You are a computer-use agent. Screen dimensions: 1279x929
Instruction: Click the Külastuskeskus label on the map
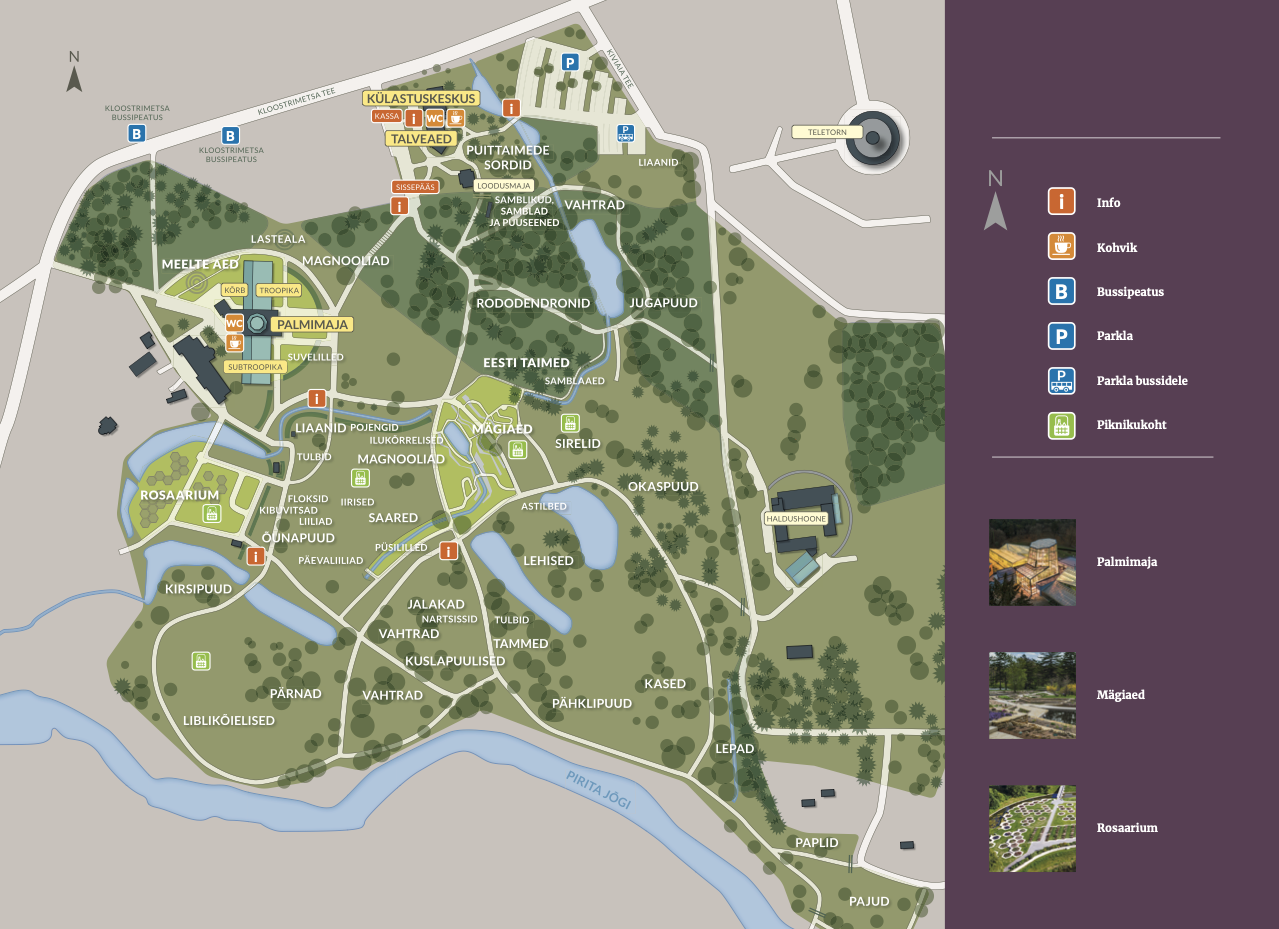point(421,99)
